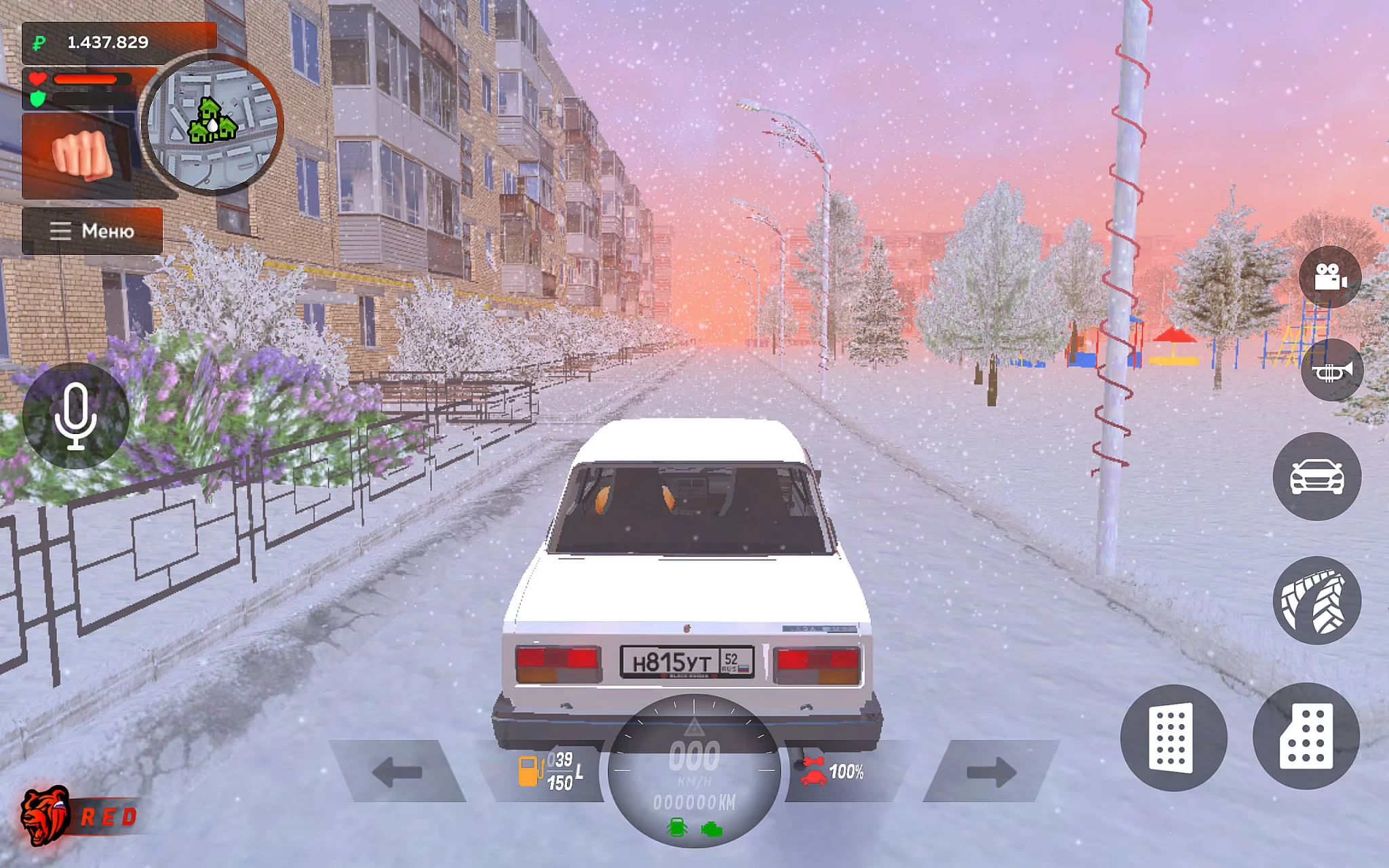Switch camera view with the camera icon
This screenshot has height=868, width=1389.
click(x=1329, y=277)
